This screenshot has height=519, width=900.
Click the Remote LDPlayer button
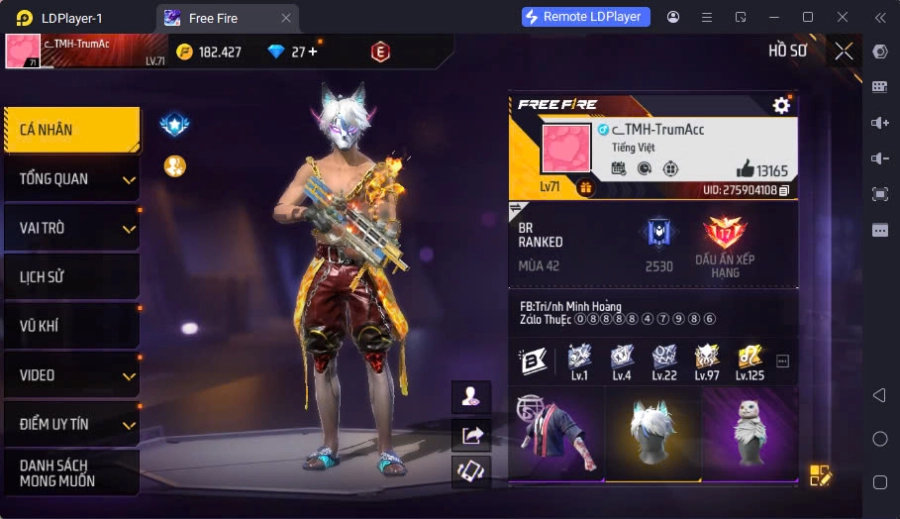pos(586,17)
